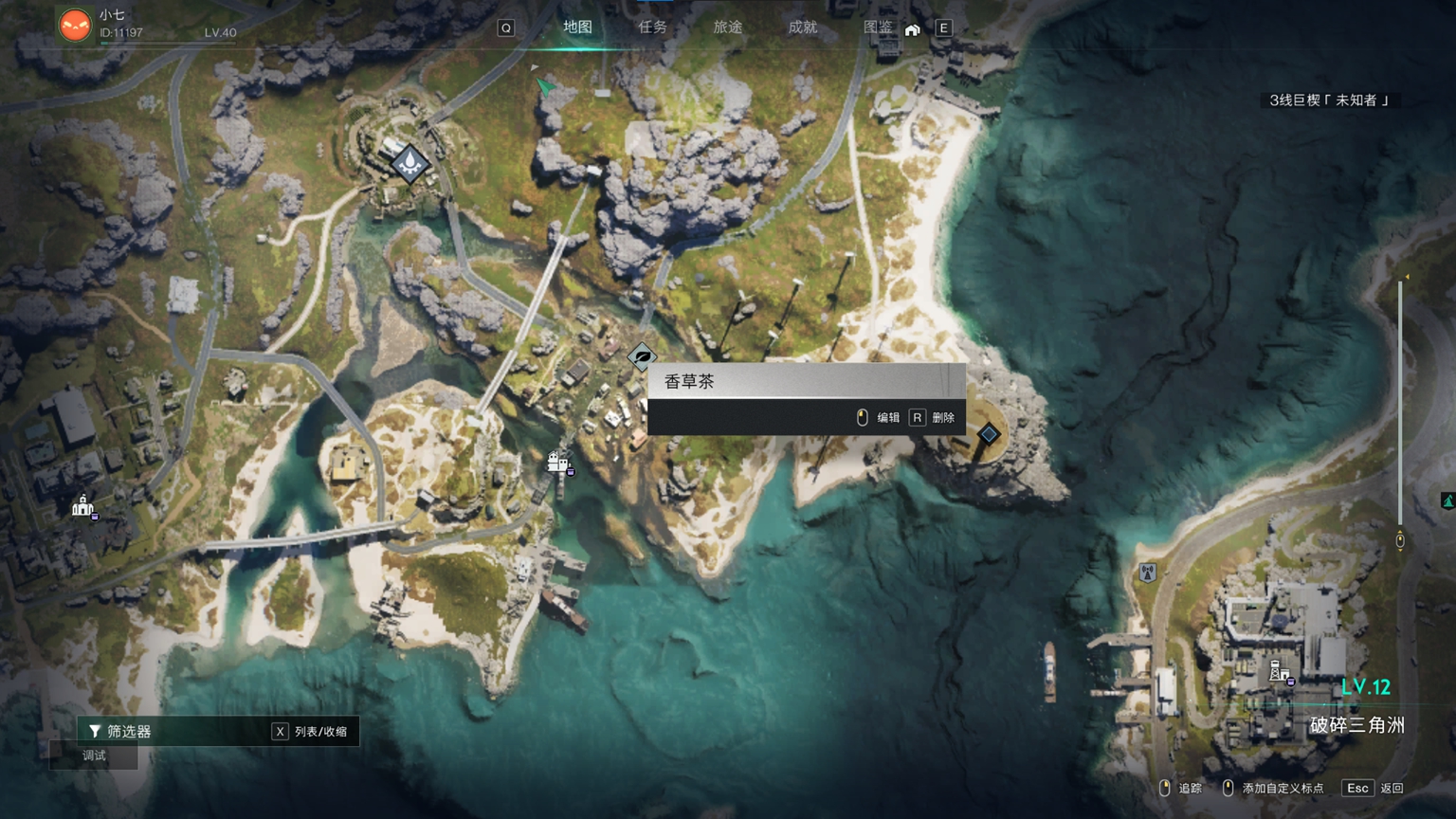Click the white home icon

coord(912,29)
